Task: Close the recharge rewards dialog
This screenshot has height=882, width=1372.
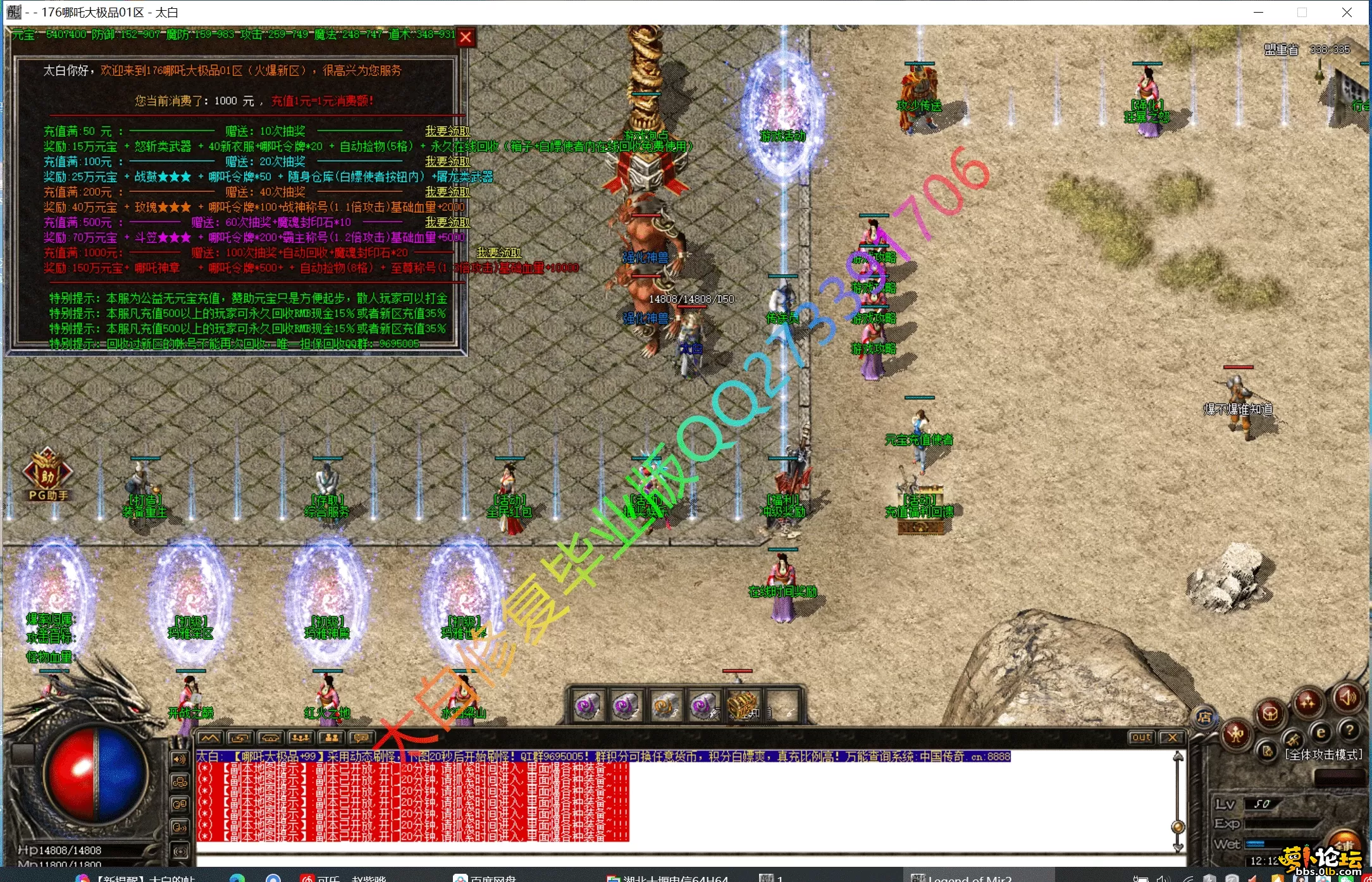Action: 466,37
